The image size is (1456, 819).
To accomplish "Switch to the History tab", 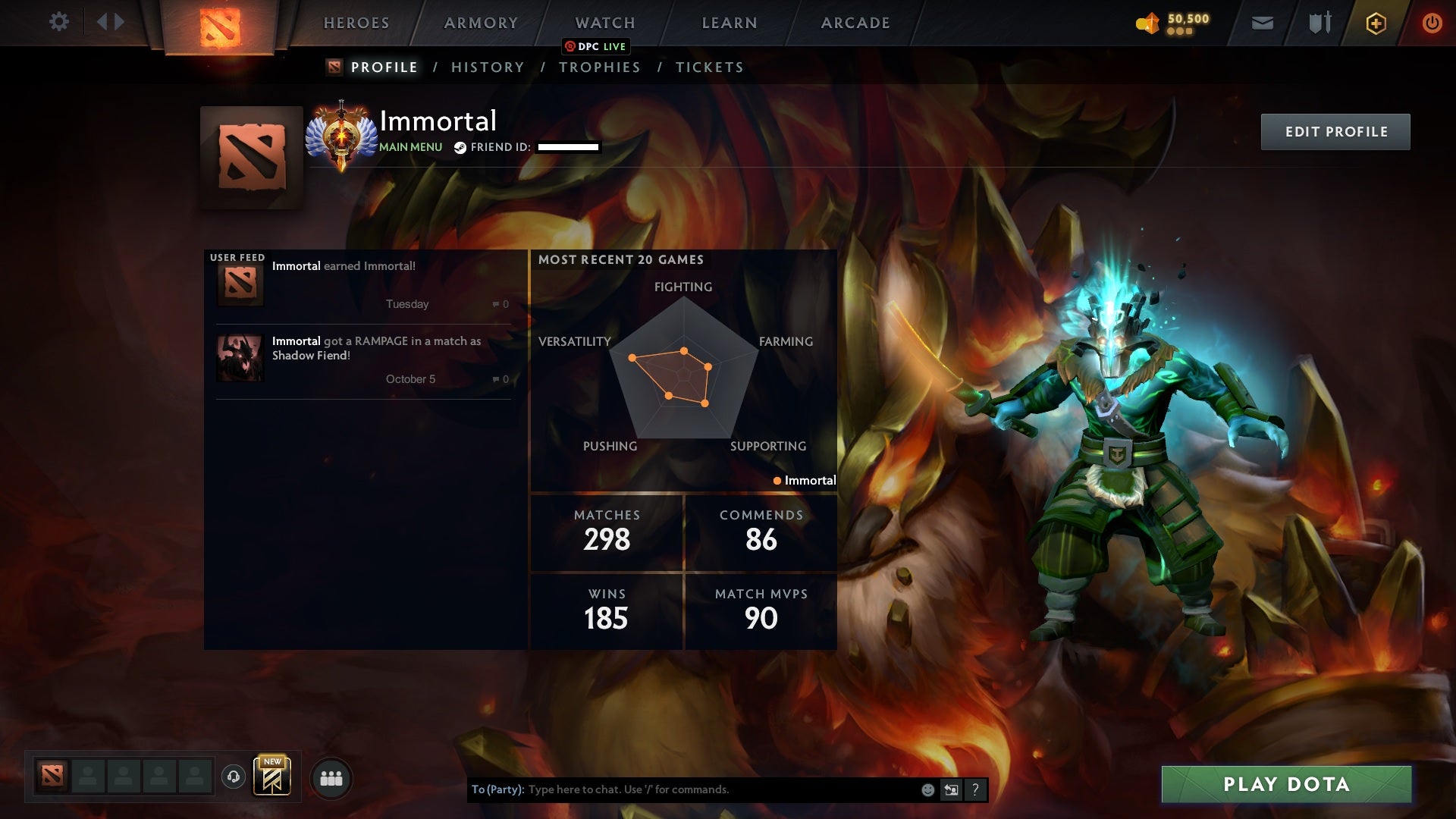I will tap(488, 67).
